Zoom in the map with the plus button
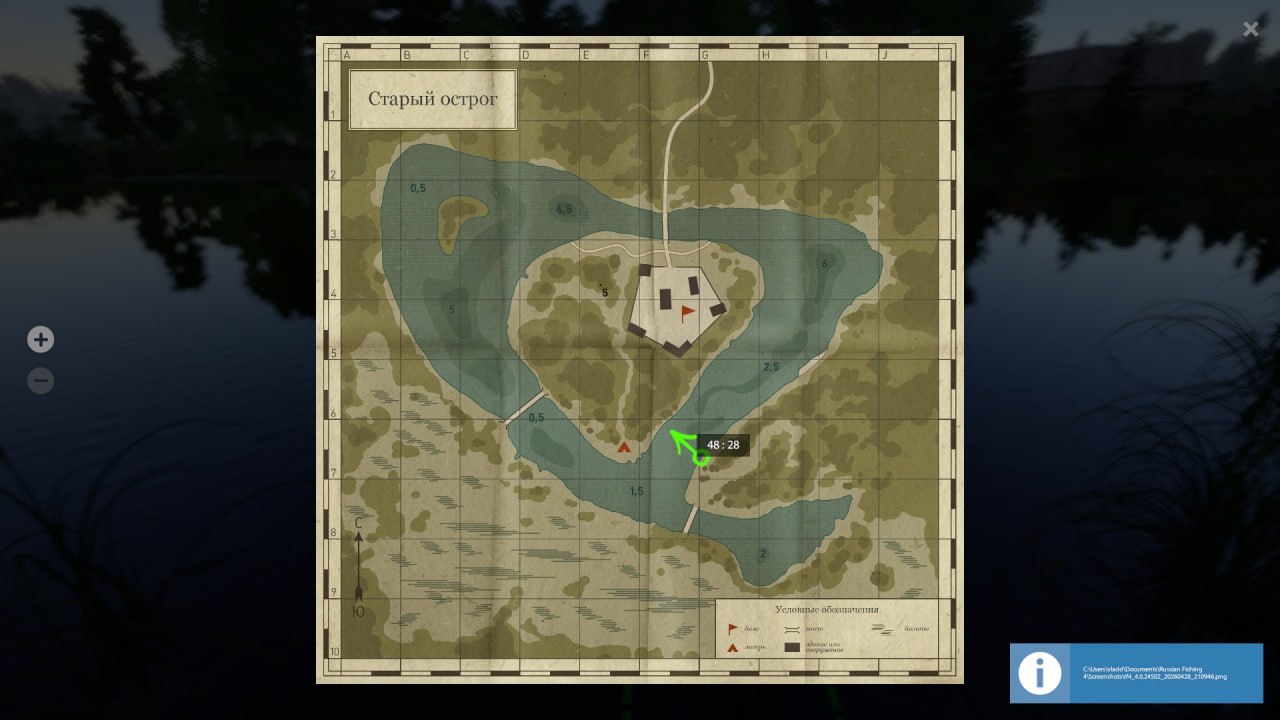 pos(40,340)
